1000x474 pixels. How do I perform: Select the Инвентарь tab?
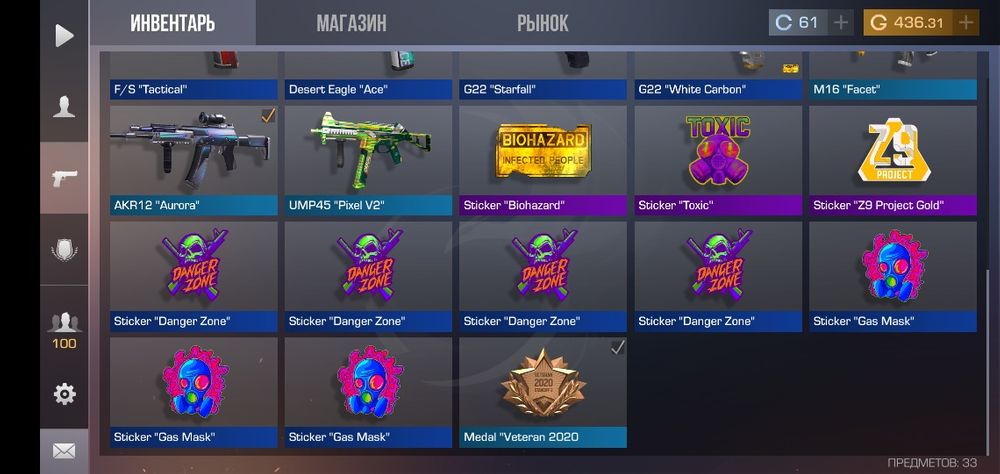pyautogui.click(x=172, y=23)
